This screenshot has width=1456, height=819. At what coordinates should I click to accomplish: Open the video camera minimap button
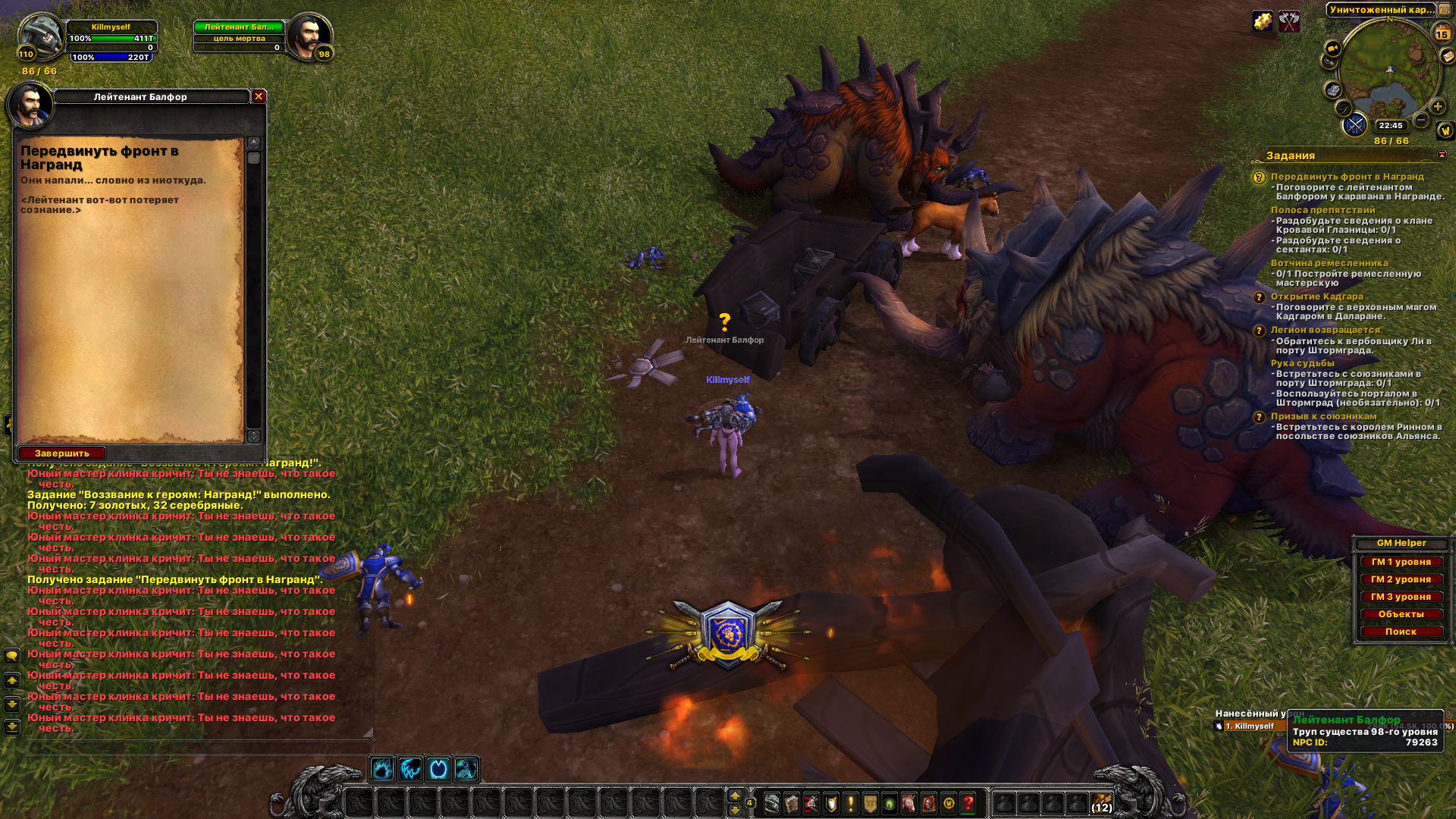point(1332,49)
